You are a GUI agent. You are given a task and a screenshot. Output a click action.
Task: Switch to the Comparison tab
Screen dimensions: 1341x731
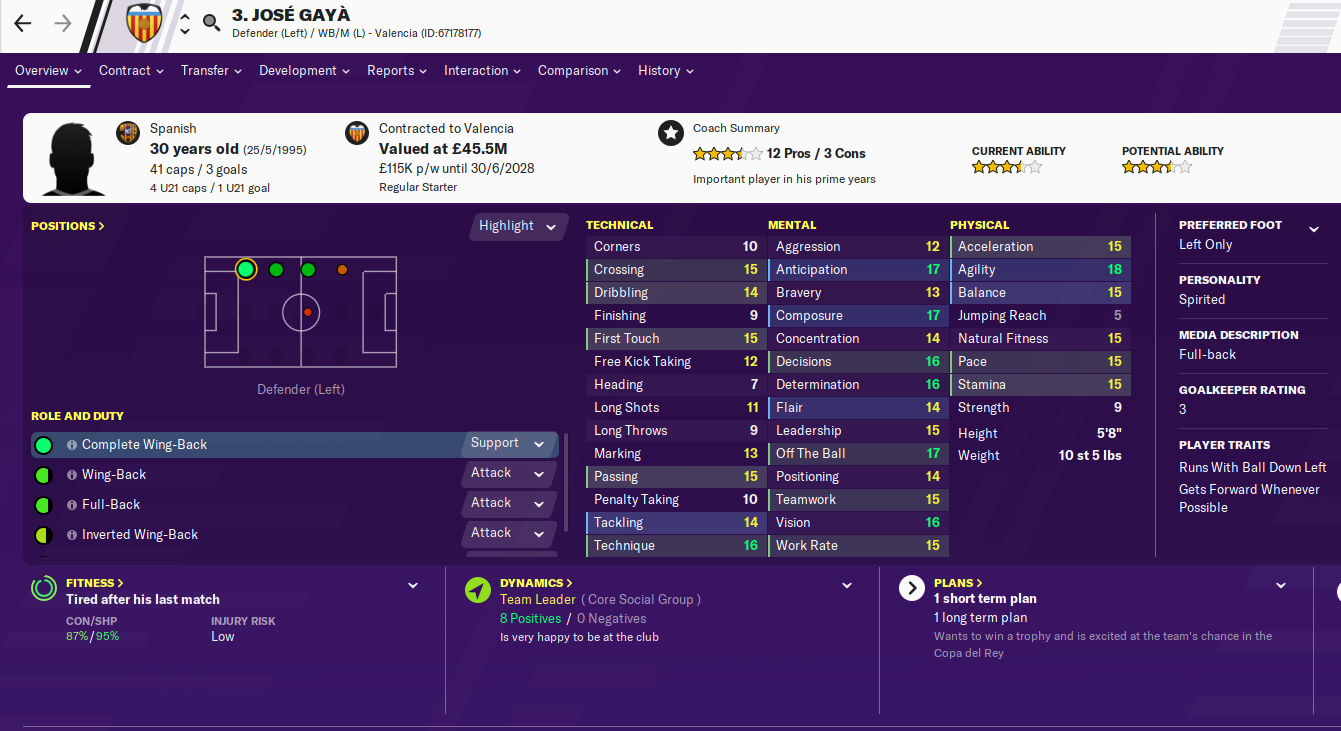(579, 71)
